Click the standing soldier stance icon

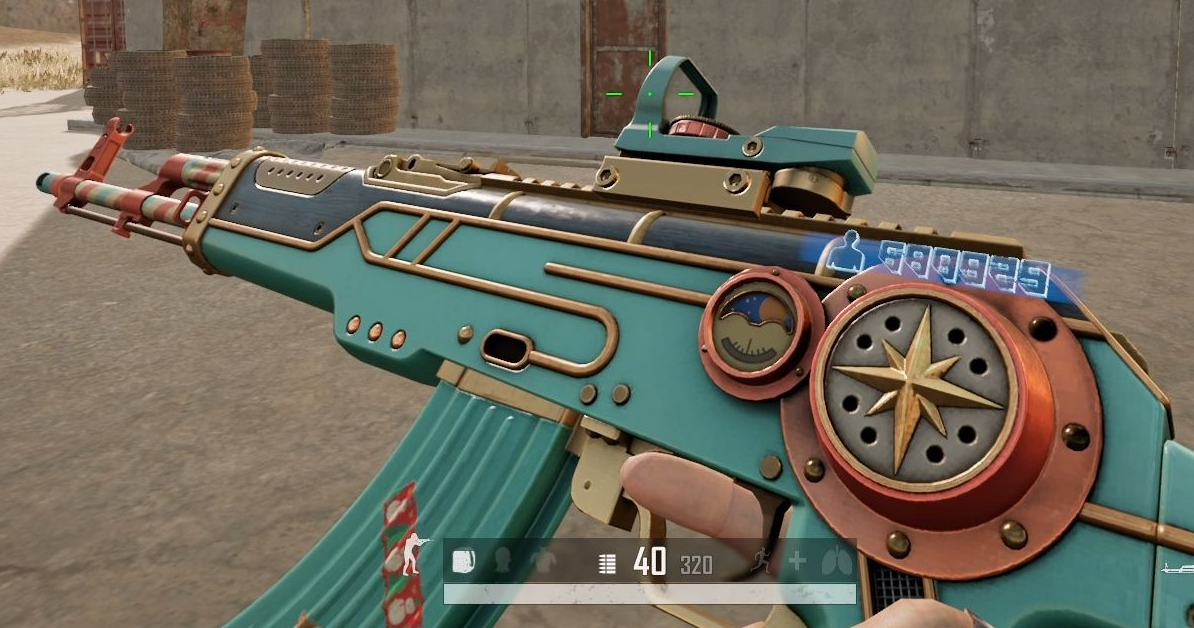tap(412, 553)
